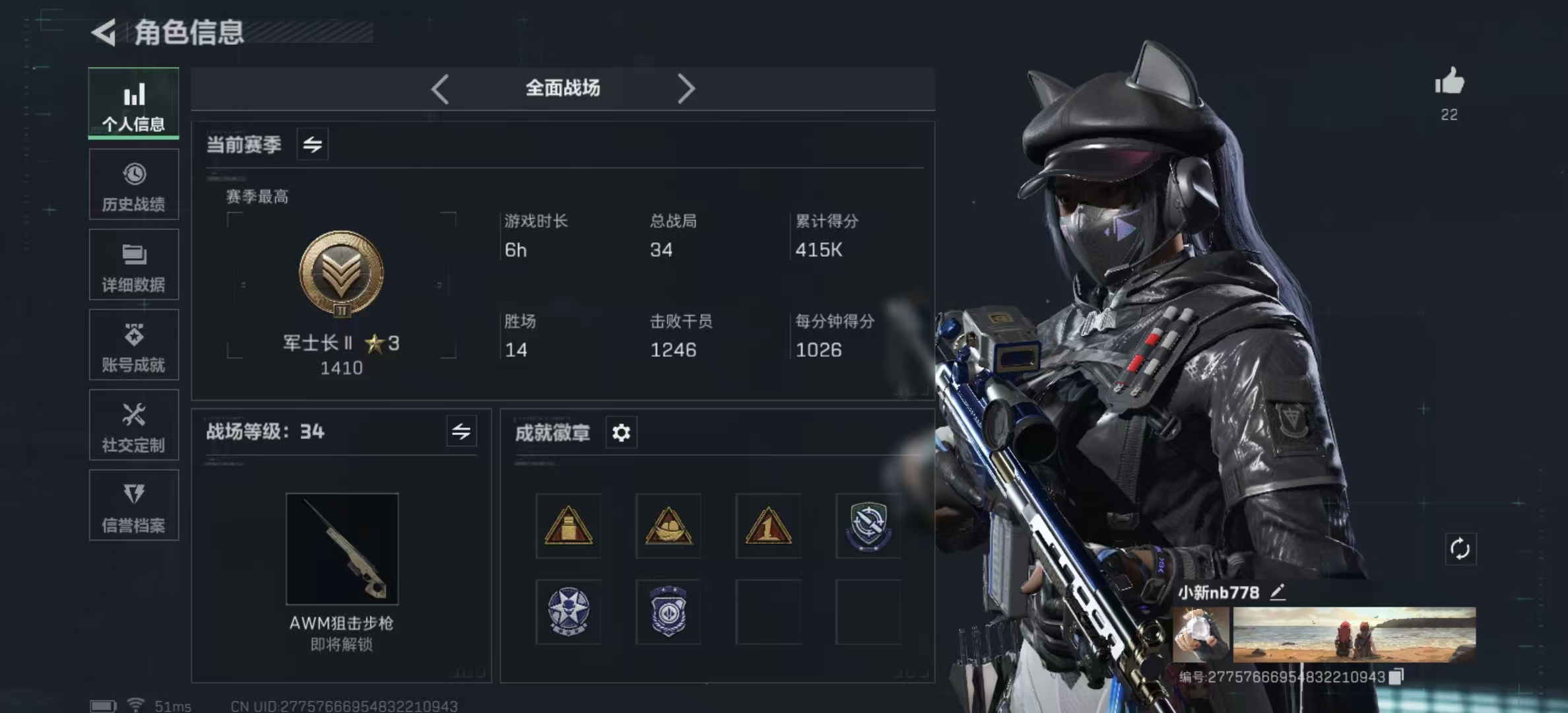Open 成就徽章 gear settings
The width and height of the screenshot is (1568, 713).
tap(621, 433)
